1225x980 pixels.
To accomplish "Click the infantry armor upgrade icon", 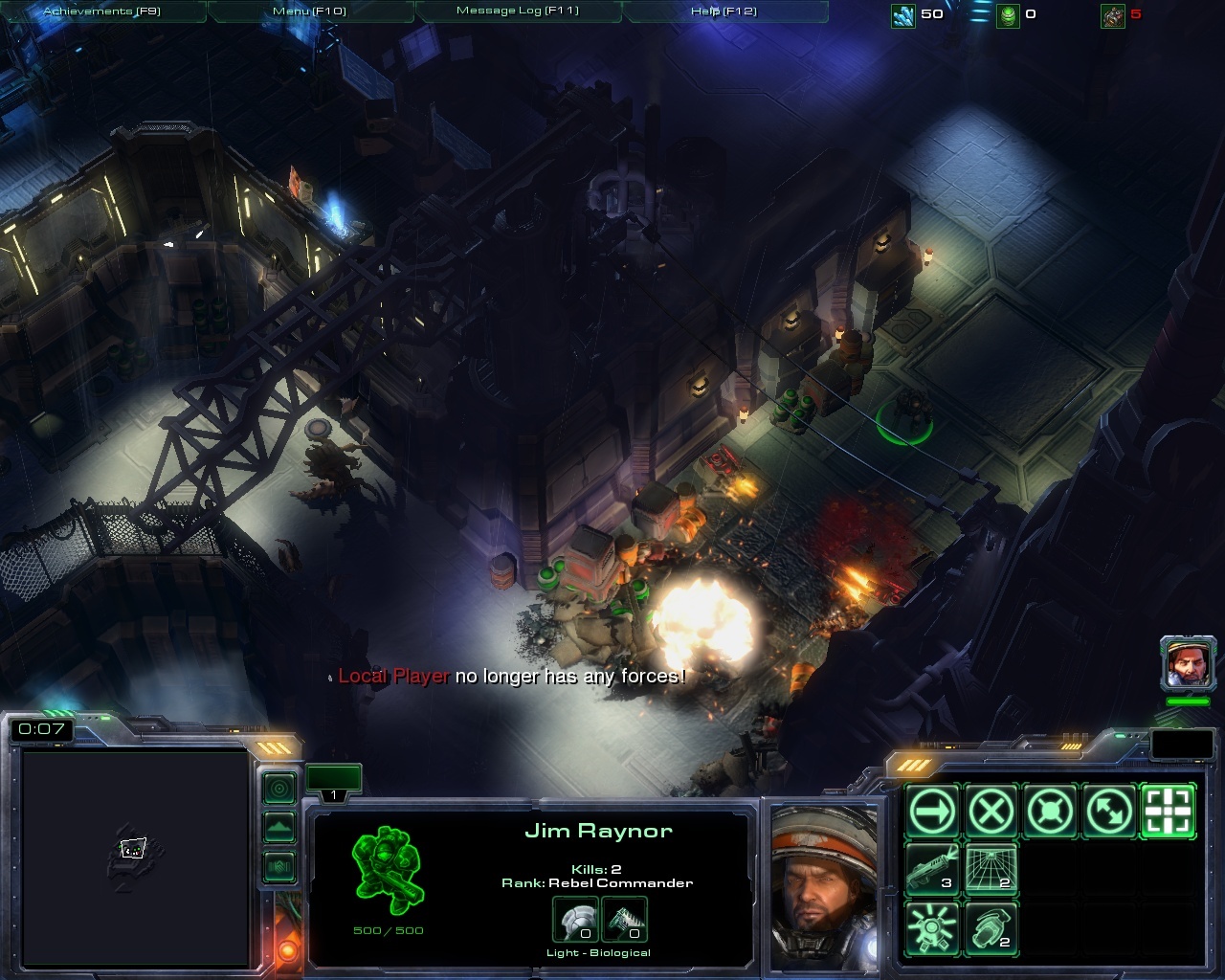I will 575,920.
